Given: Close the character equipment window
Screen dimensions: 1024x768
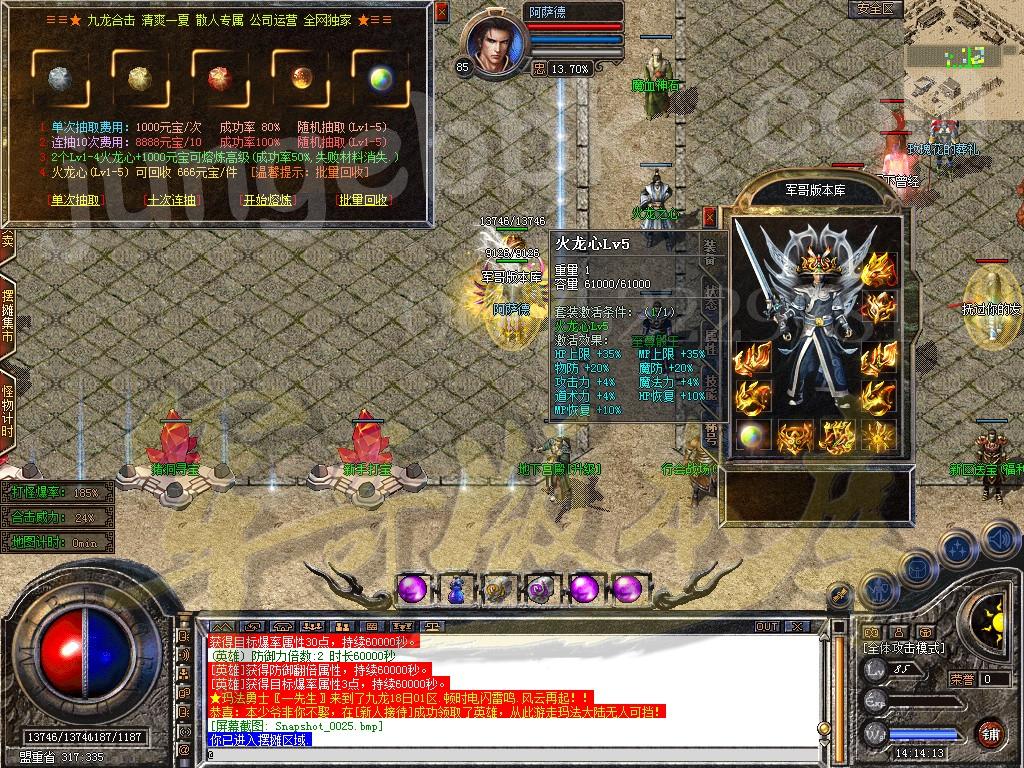Looking at the screenshot, I should [x=709, y=216].
